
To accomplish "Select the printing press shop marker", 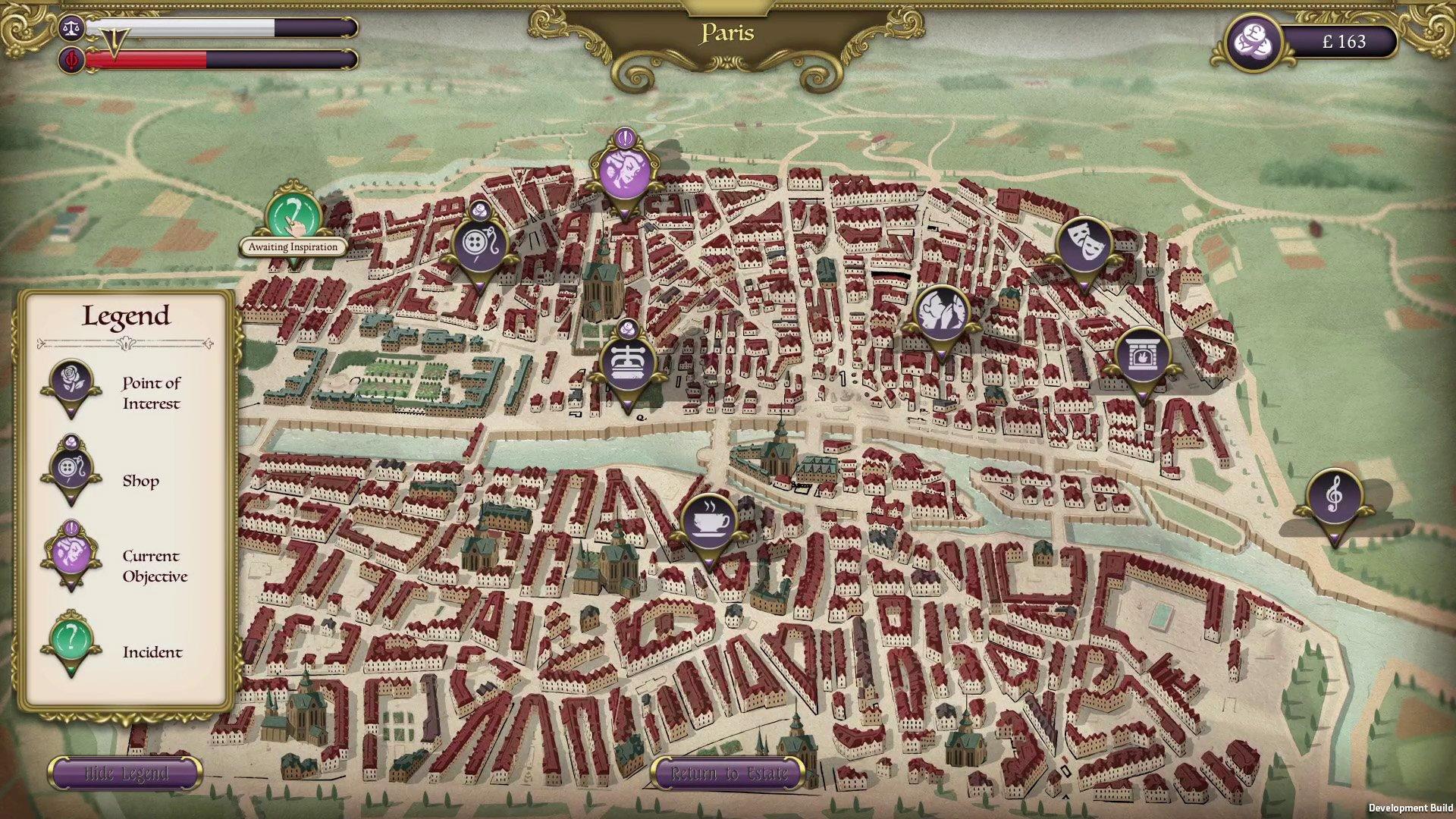I will [x=628, y=364].
